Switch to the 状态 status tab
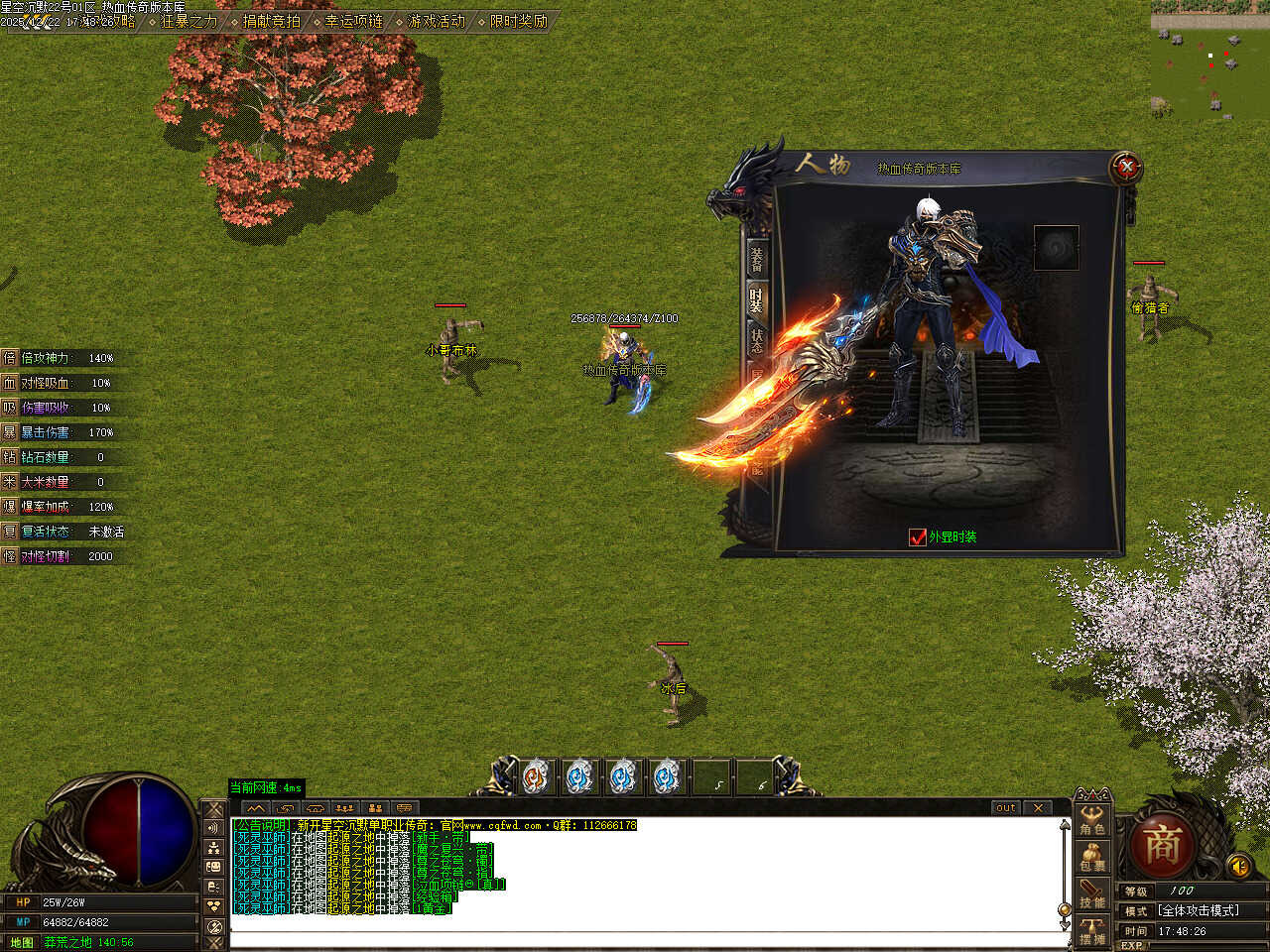The width and height of the screenshot is (1270, 952). [757, 341]
